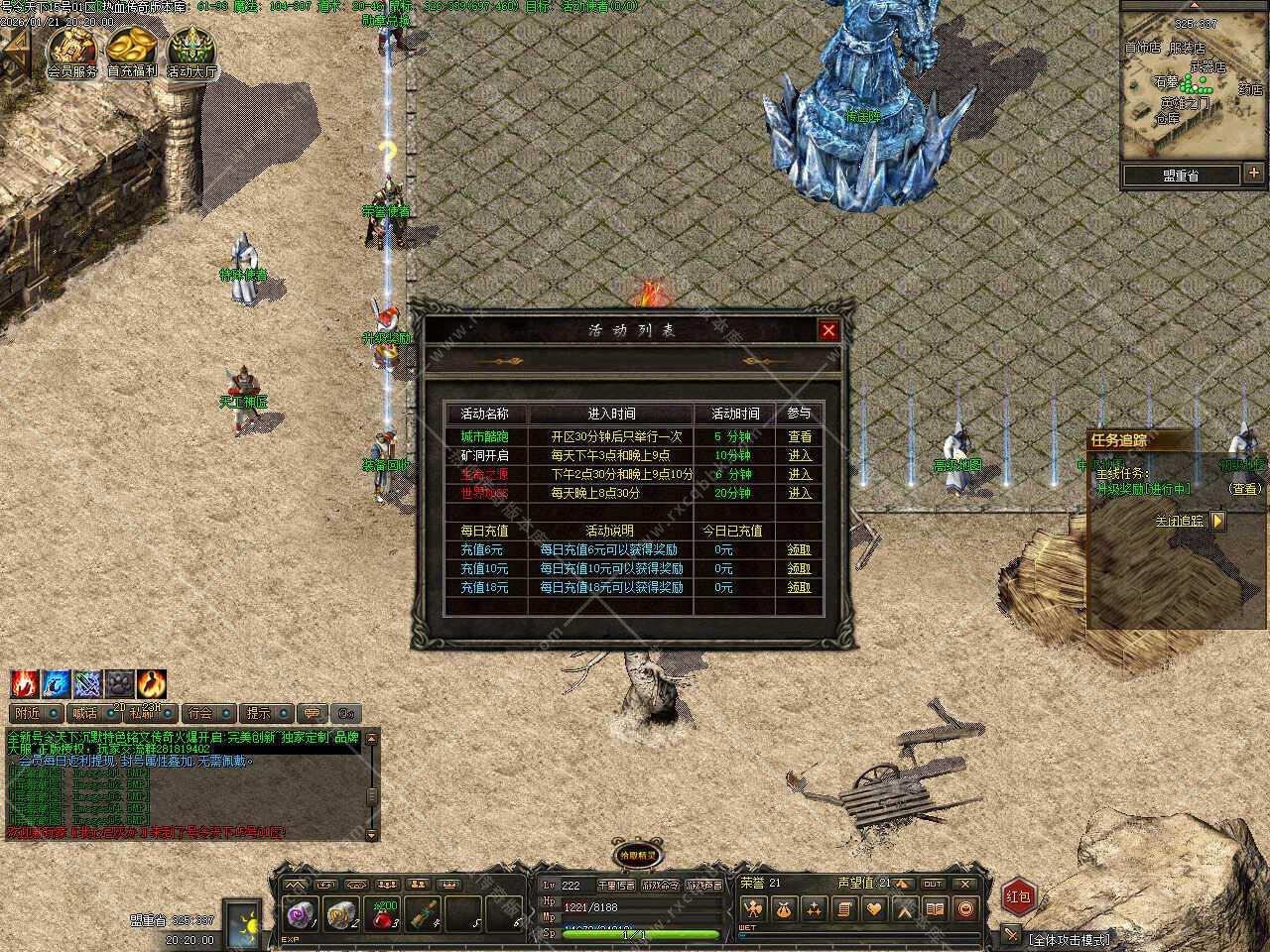
Task: Activate the flaming fist skill icon
Action: click(25, 684)
